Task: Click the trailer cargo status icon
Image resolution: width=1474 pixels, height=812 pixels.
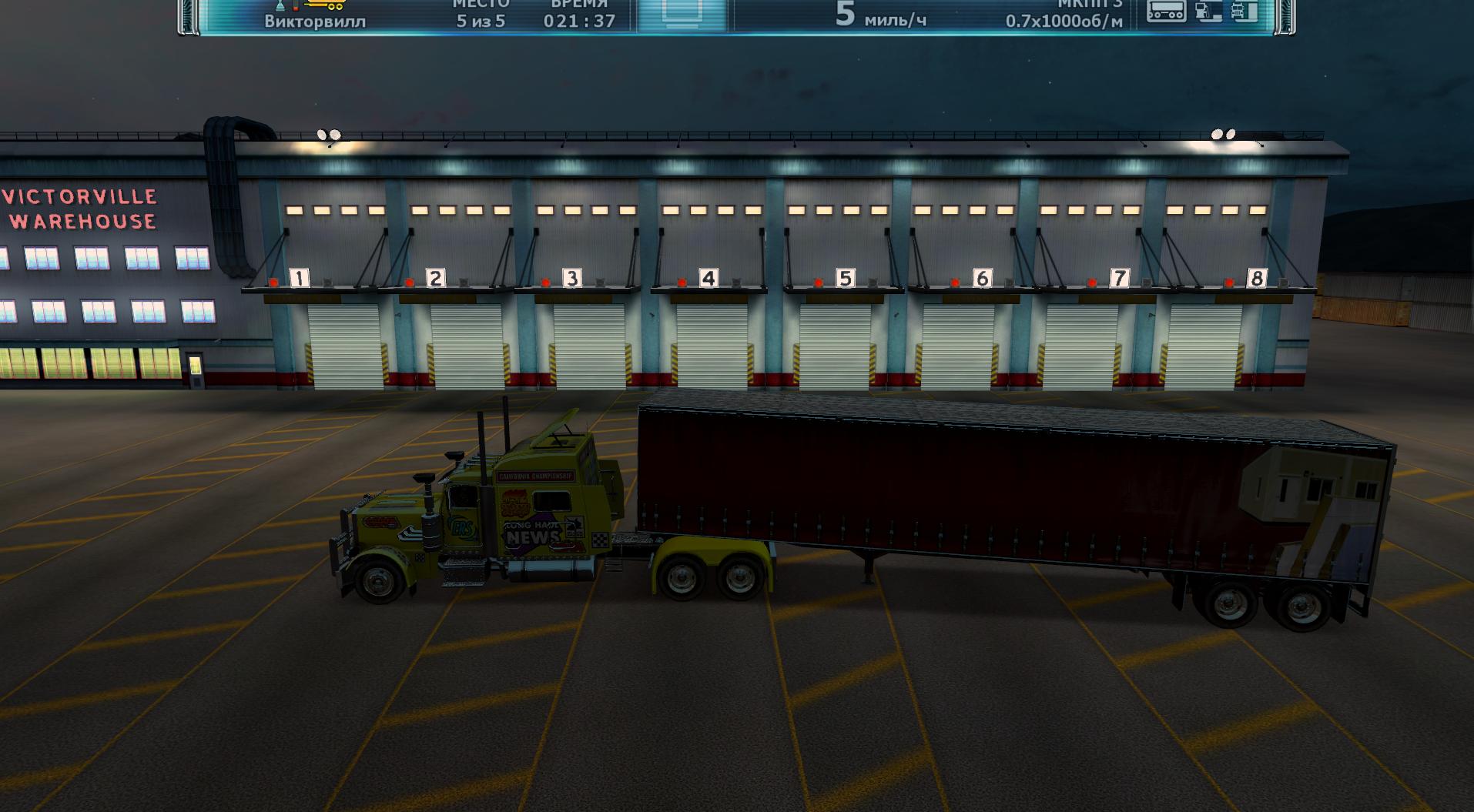Action: click(1166, 11)
